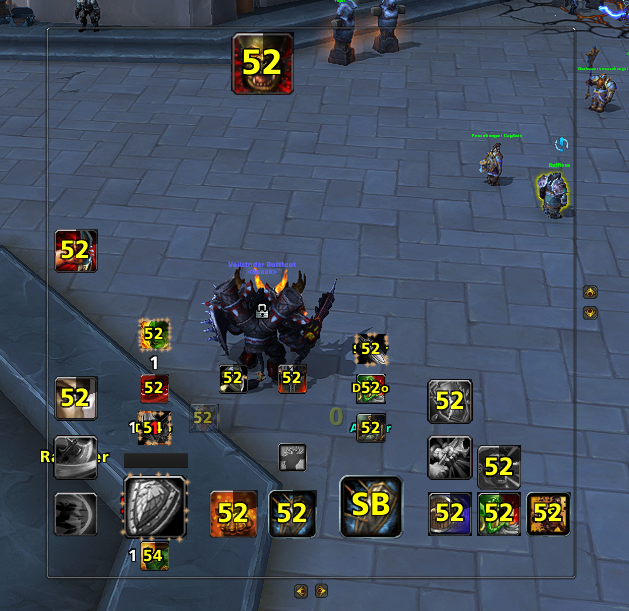Activate the large grey shield icon
This screenshot has width=629, height=611.
(x=154, y=508)
